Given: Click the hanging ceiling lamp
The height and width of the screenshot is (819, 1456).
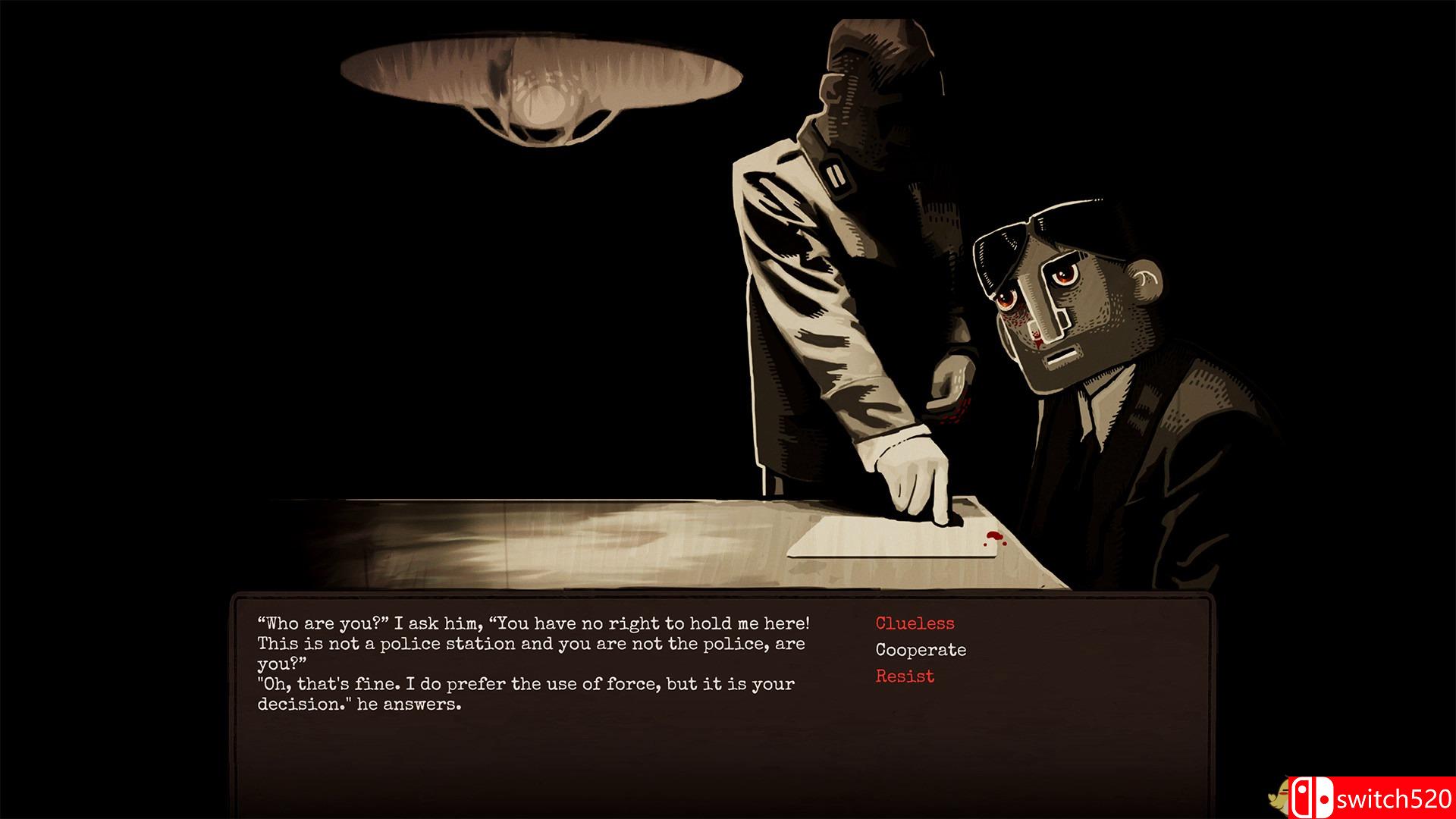Looking at the screenshot, I should 542,83.
